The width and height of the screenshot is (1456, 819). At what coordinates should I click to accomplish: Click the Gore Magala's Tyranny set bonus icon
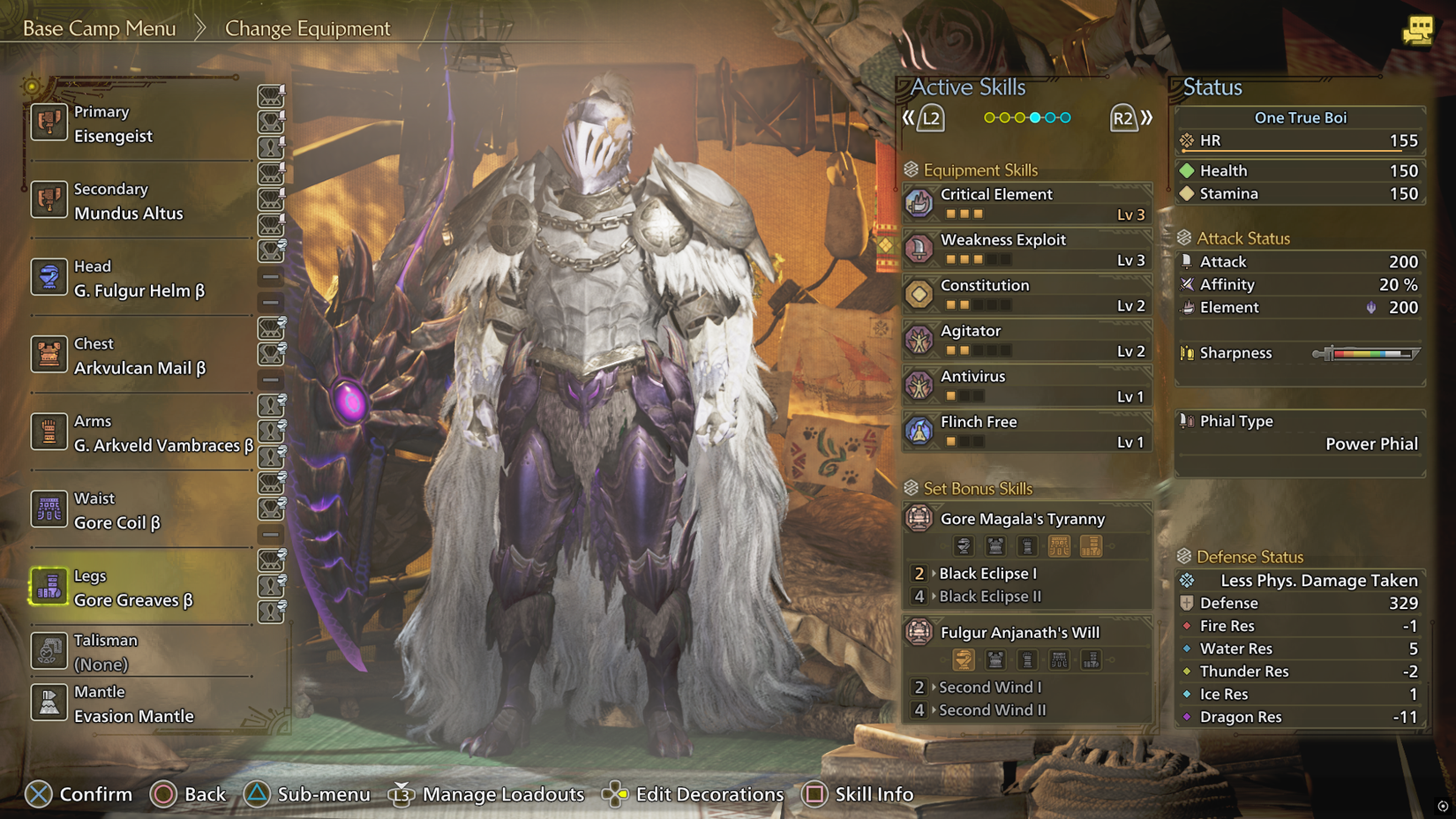click(920, 520)
